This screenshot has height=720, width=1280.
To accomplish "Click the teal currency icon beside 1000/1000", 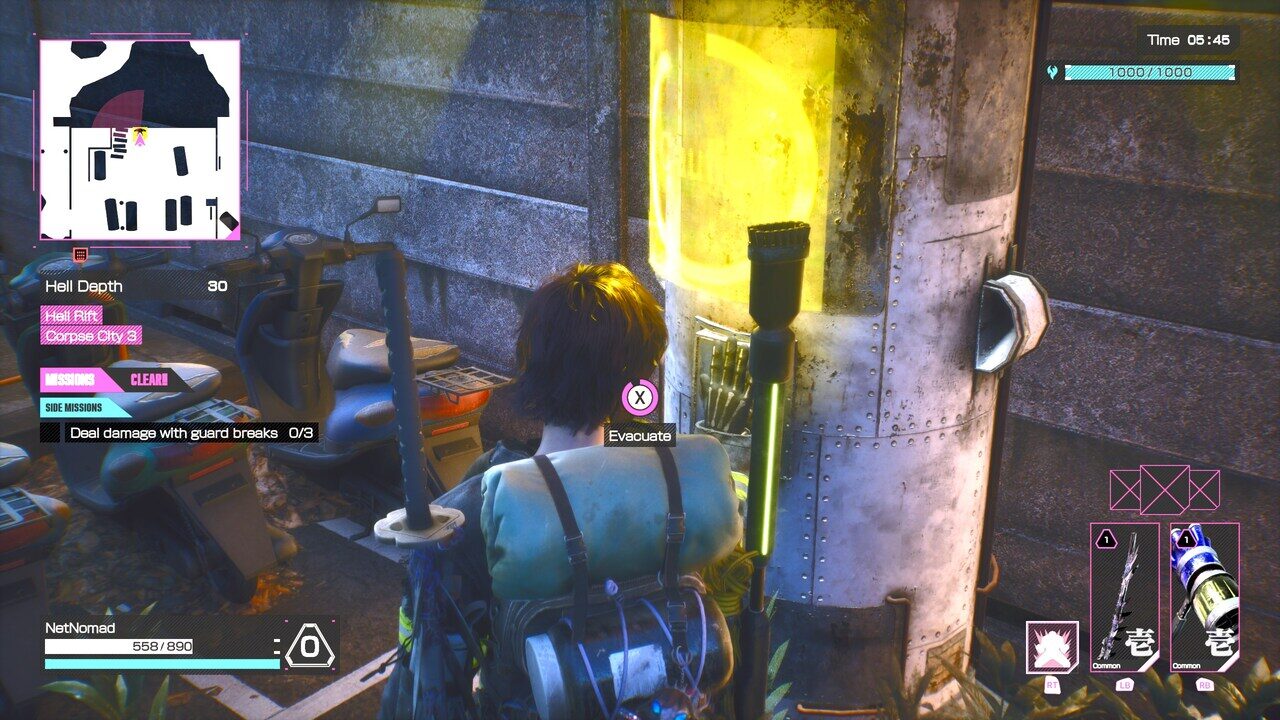I will click(1051, 71).
